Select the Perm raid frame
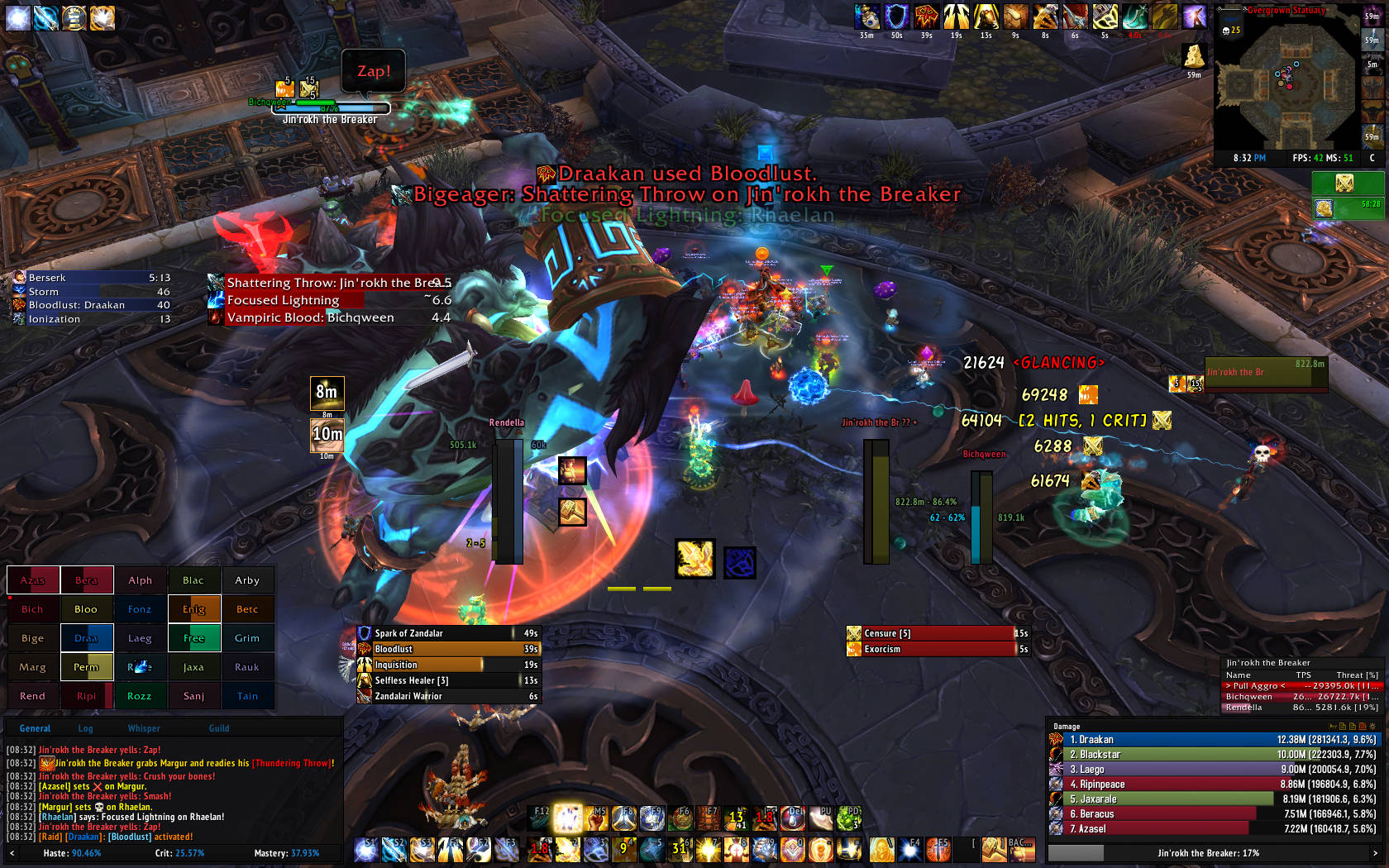The width and height of the screenshot is (1389, 868). (x=86, y=667)
